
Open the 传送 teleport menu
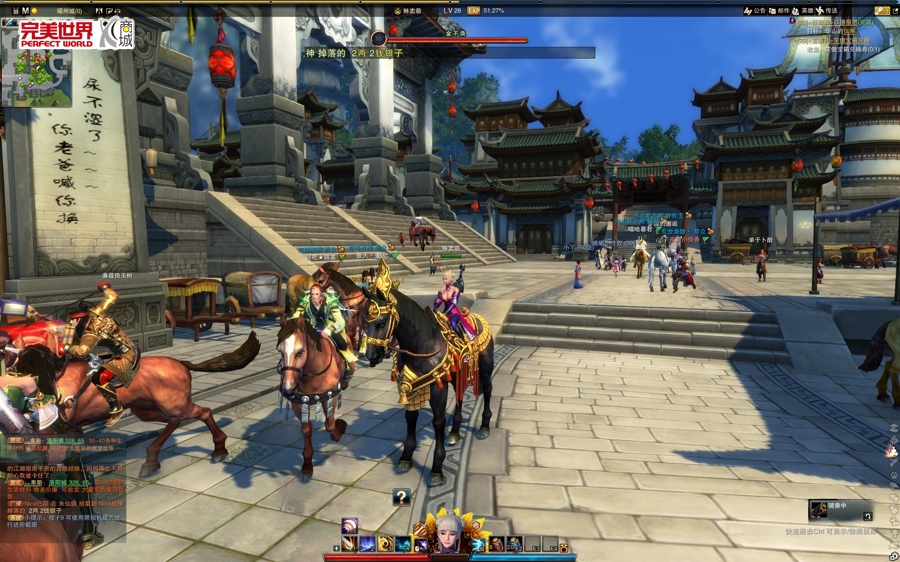click(826, 10)
